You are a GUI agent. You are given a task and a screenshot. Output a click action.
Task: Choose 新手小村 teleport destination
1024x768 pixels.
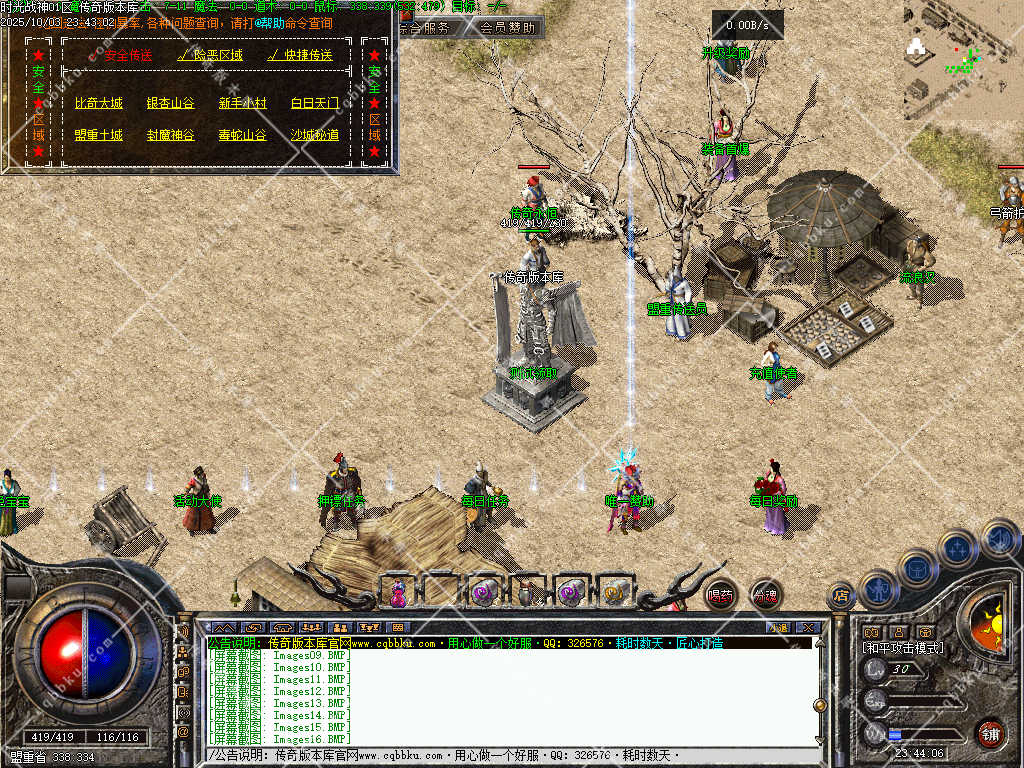[243, 103]
